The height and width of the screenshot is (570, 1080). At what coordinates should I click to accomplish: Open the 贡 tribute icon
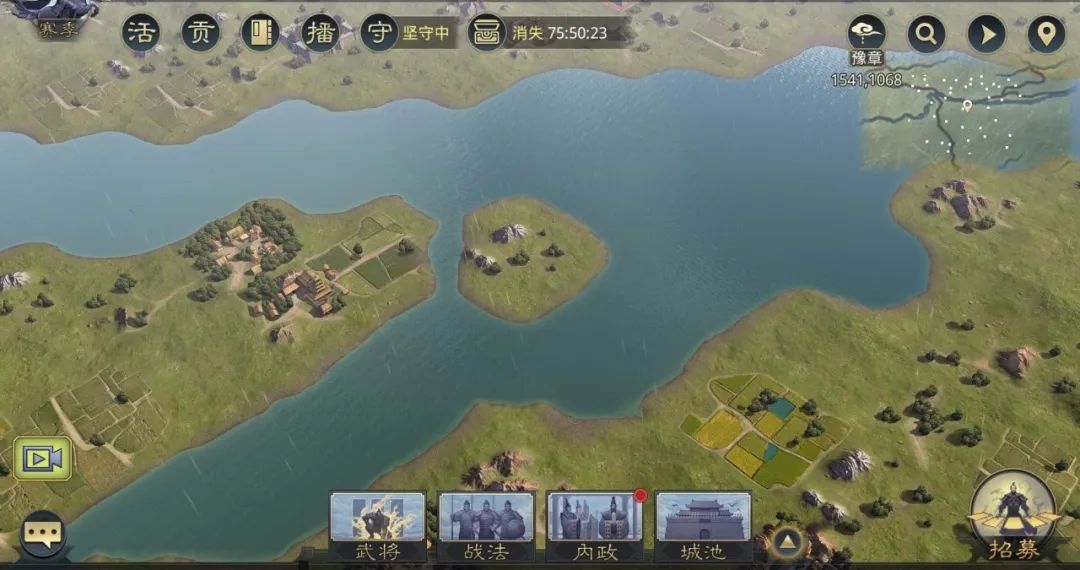[201, 33]
